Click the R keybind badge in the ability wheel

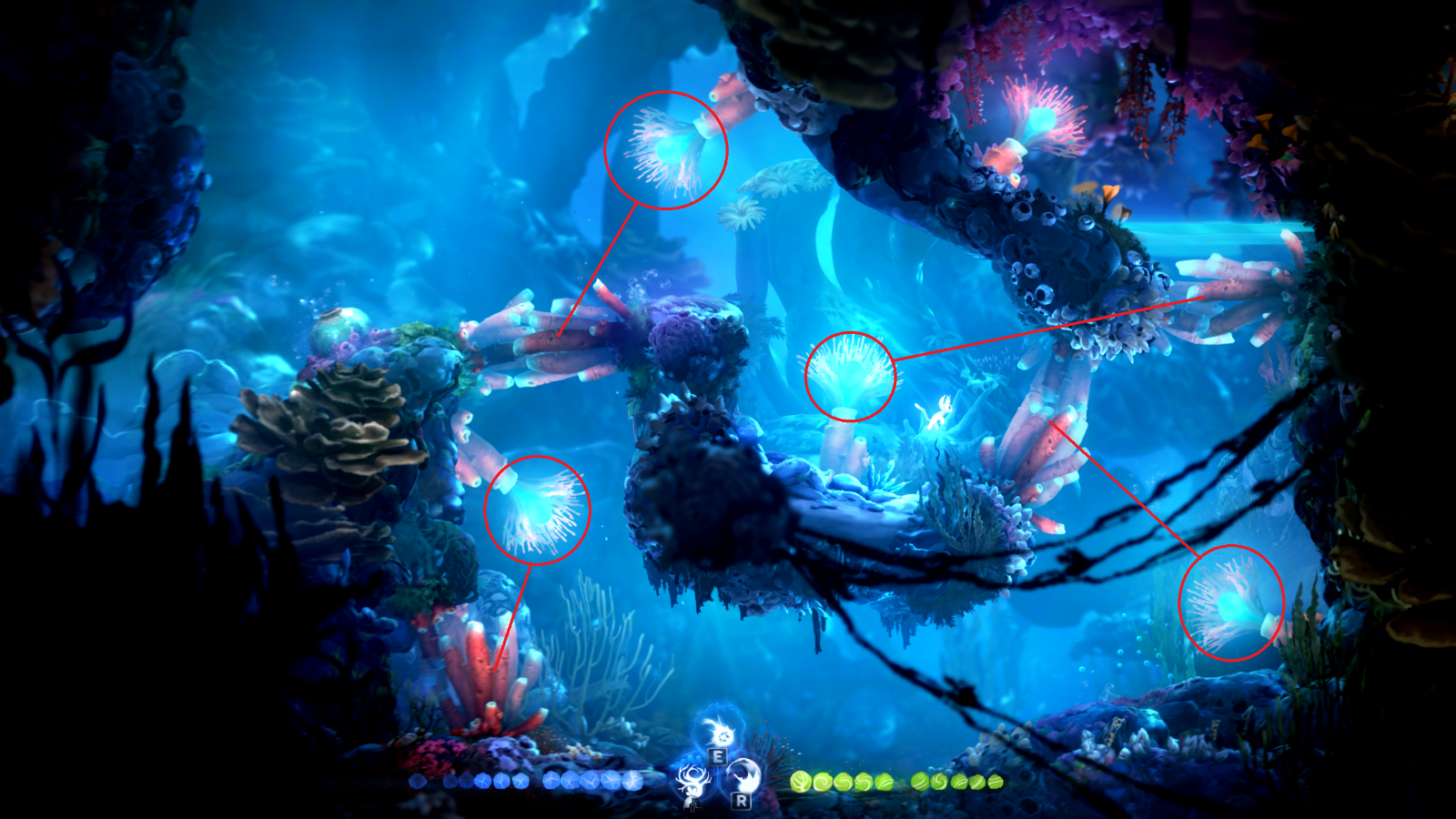coord(741,802)
